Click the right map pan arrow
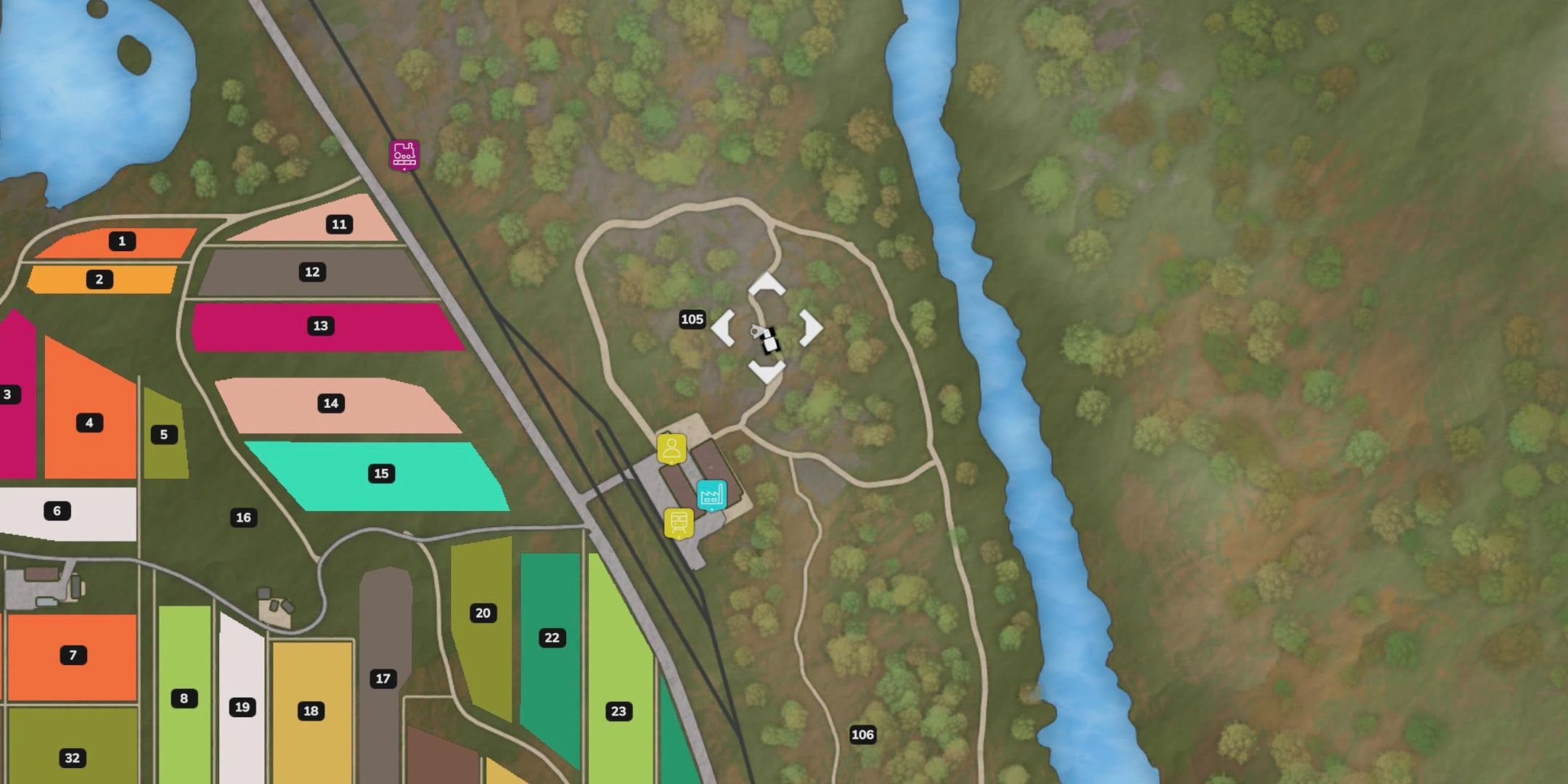The height and width of the screenshot is (784, 1568). 810,327
